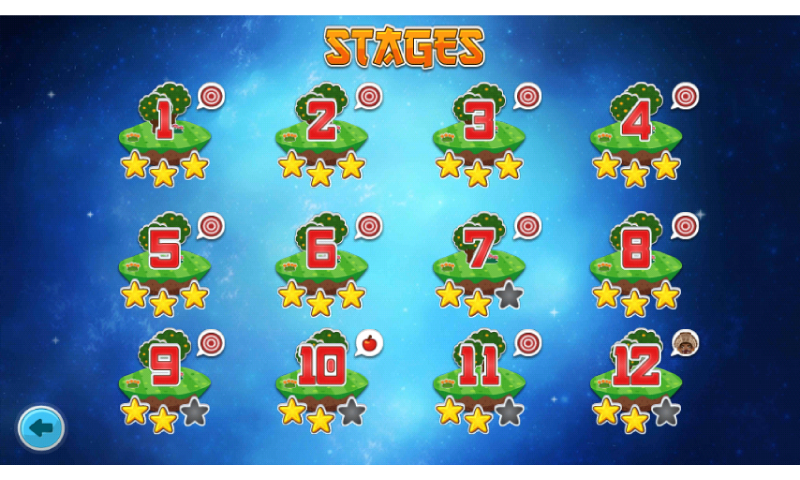The height and width of the screenshot is (480, 800).
Task: Select stage 11 tile
Action: tap(479, 372)
